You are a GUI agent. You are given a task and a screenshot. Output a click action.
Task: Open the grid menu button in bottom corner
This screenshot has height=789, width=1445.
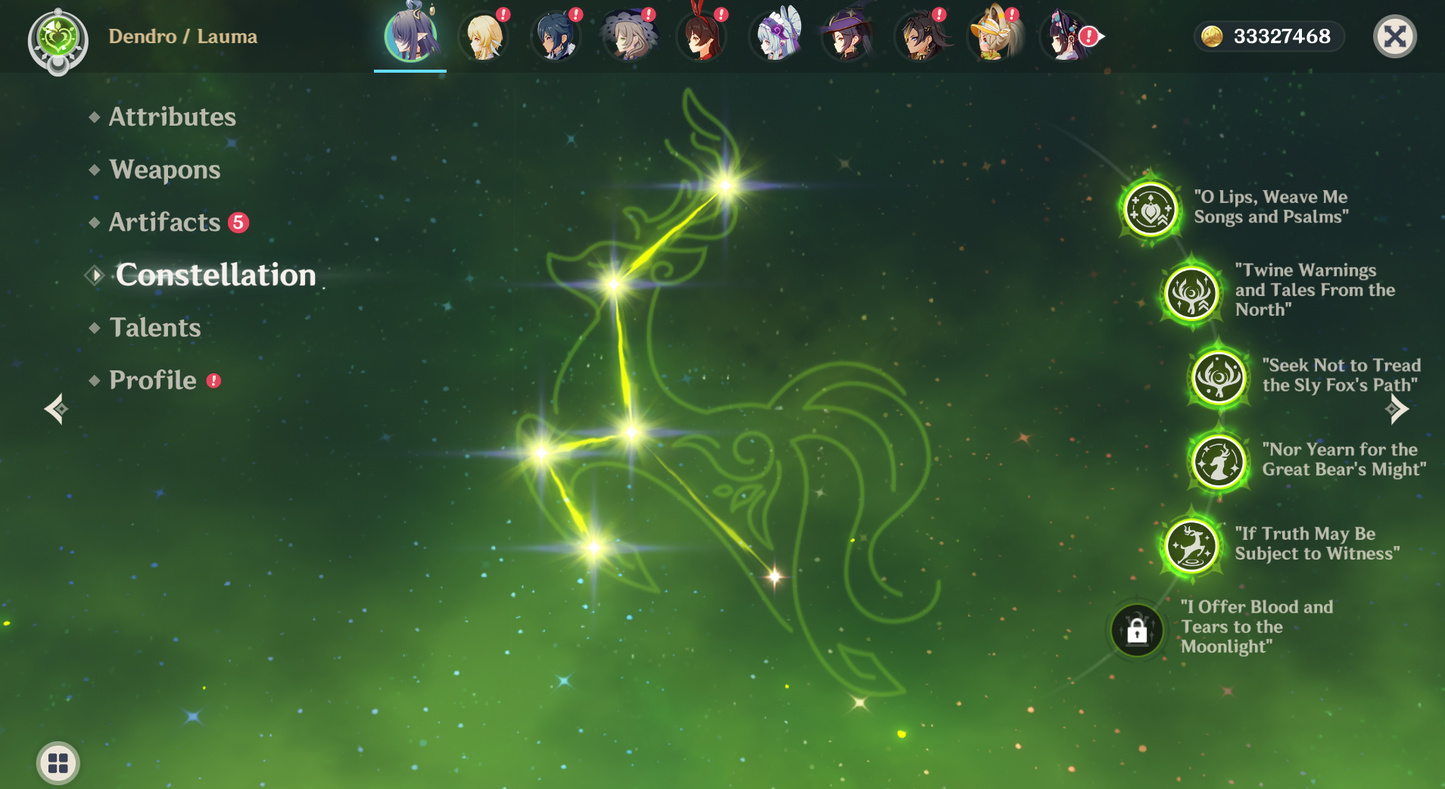(x=58, y=764)
